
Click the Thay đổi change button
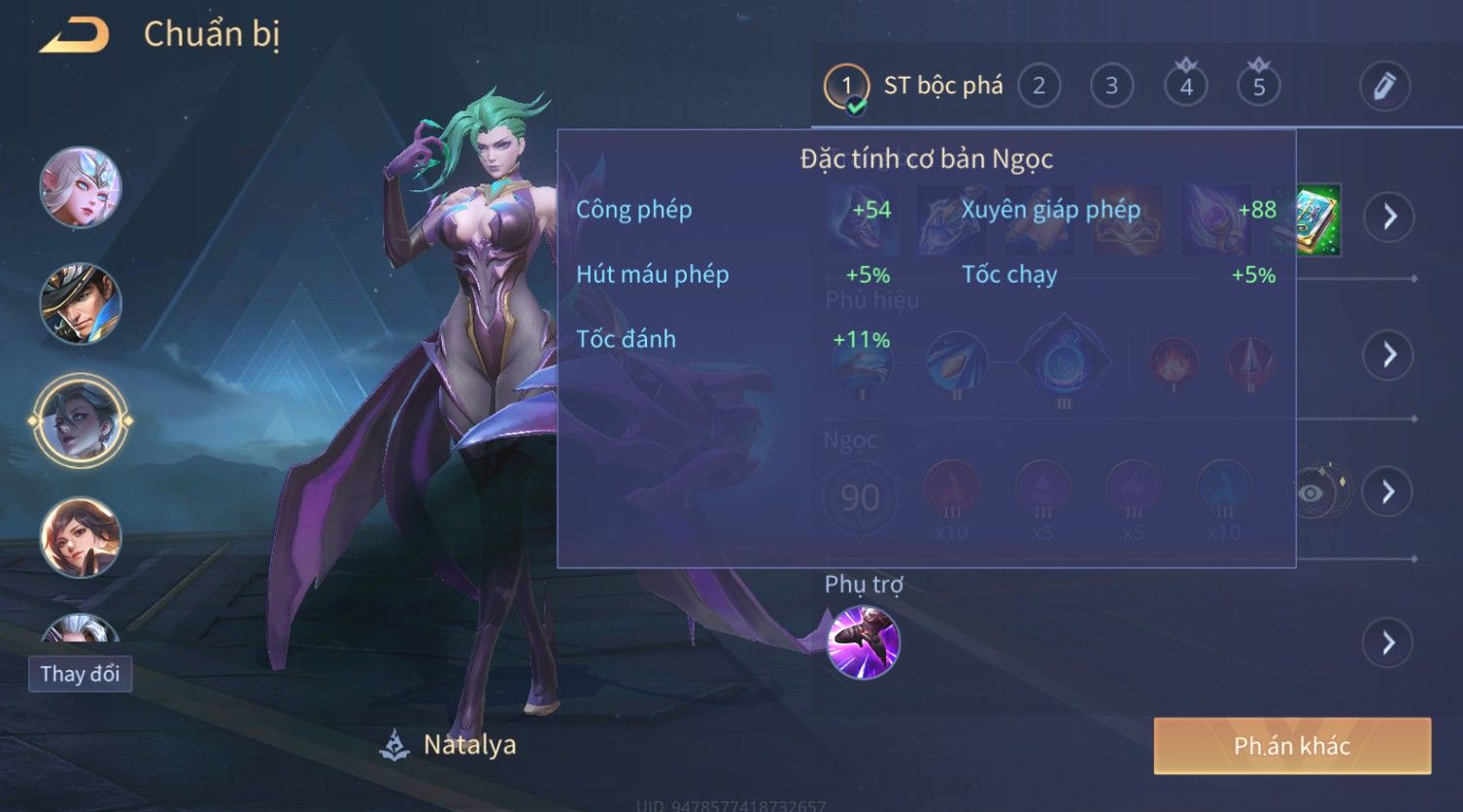80,674
